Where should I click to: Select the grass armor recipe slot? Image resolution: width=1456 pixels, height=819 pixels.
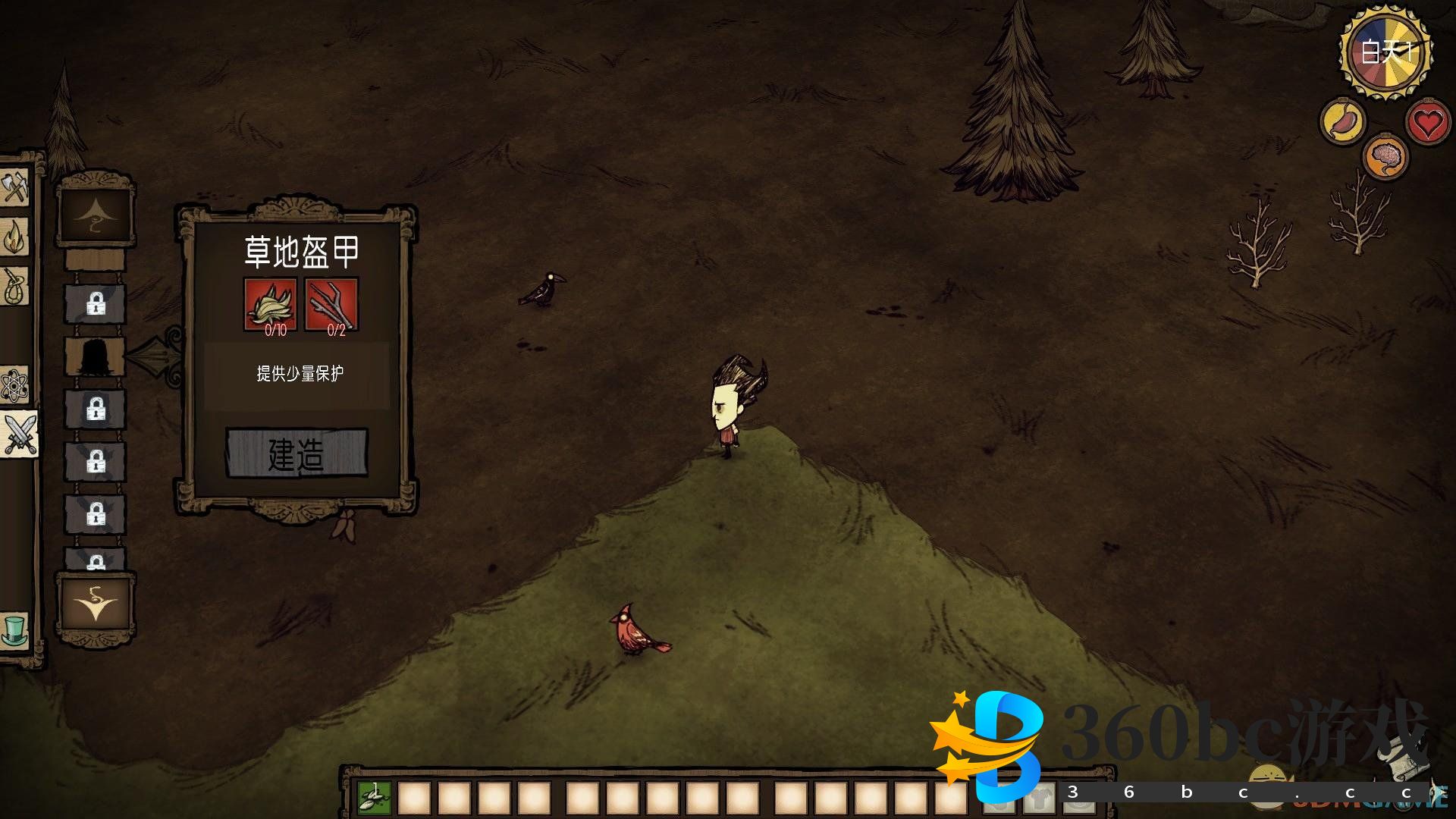[96, 356]
